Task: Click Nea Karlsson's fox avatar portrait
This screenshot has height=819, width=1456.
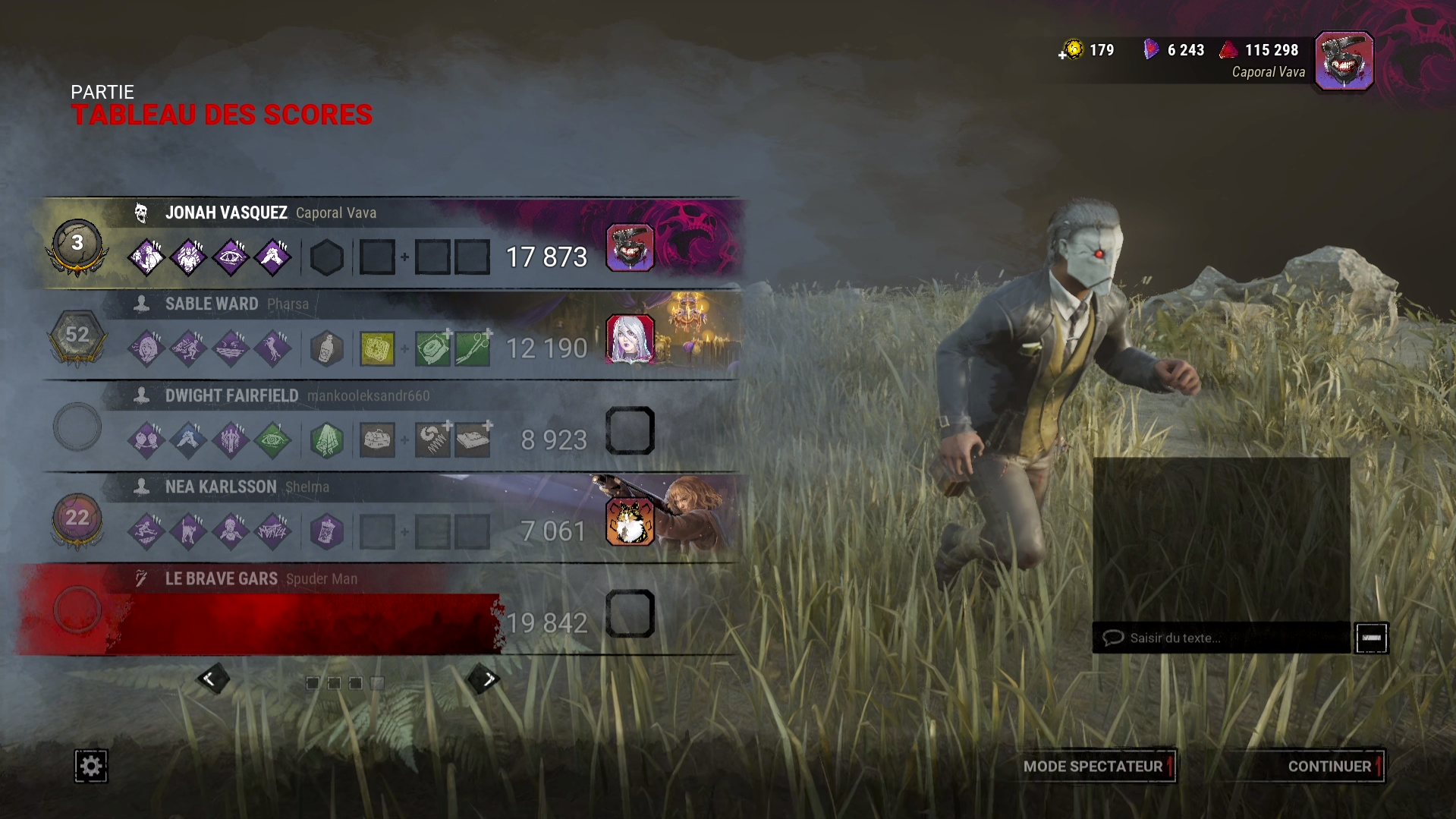Action: click(x=630, y=521)
